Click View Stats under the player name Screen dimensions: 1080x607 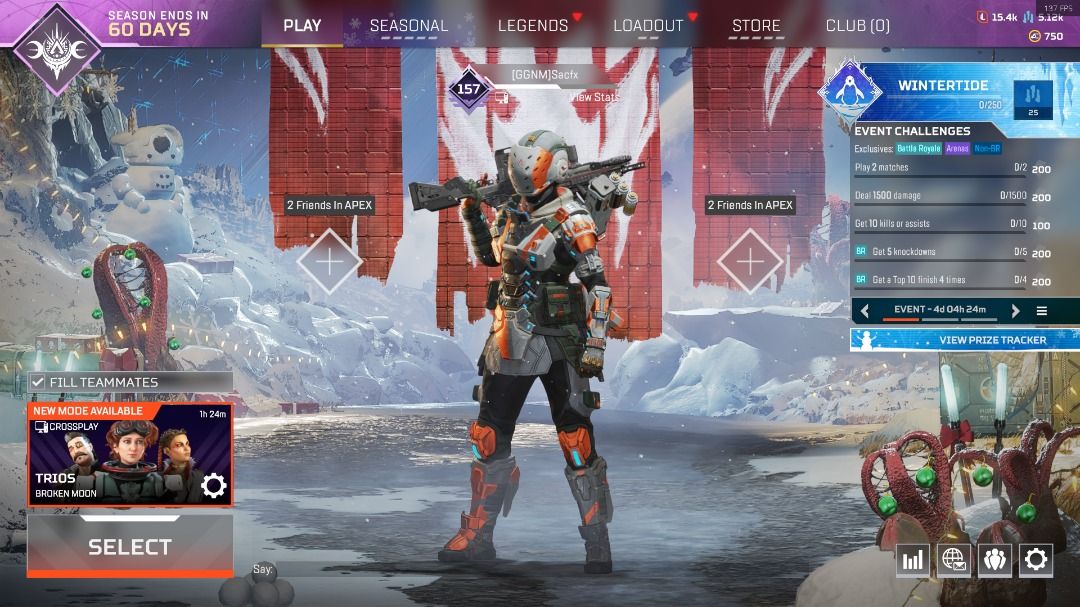pos(594,97)
